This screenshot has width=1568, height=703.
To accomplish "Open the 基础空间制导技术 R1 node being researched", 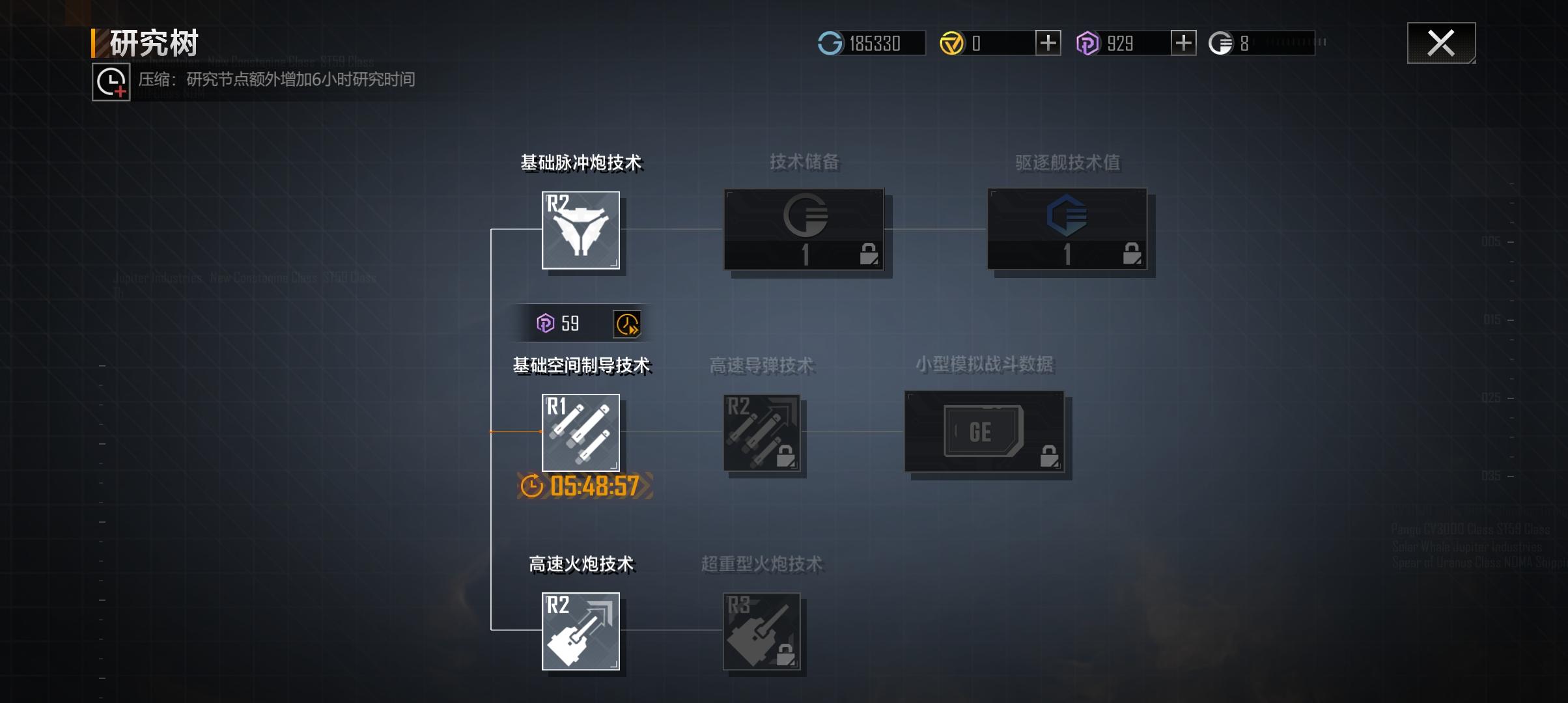I will (x=581, y=433).
